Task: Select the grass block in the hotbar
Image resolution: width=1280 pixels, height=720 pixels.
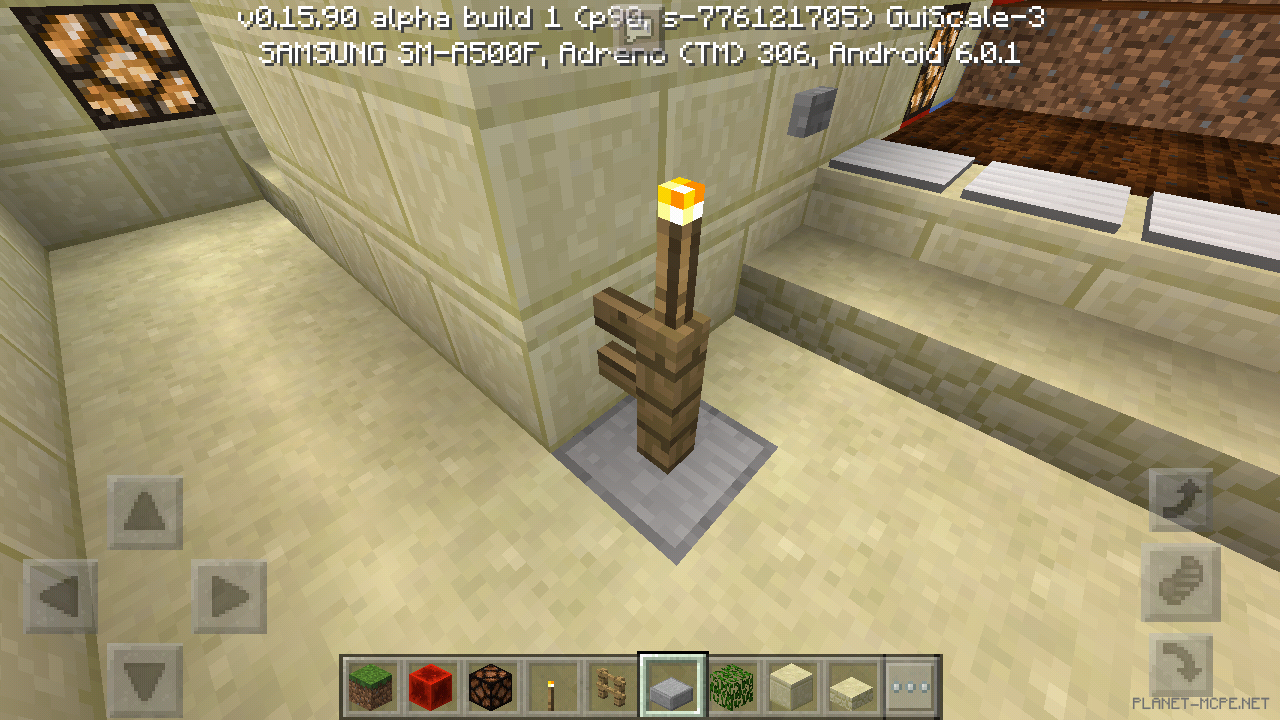Action: click(x=371, y=686)
